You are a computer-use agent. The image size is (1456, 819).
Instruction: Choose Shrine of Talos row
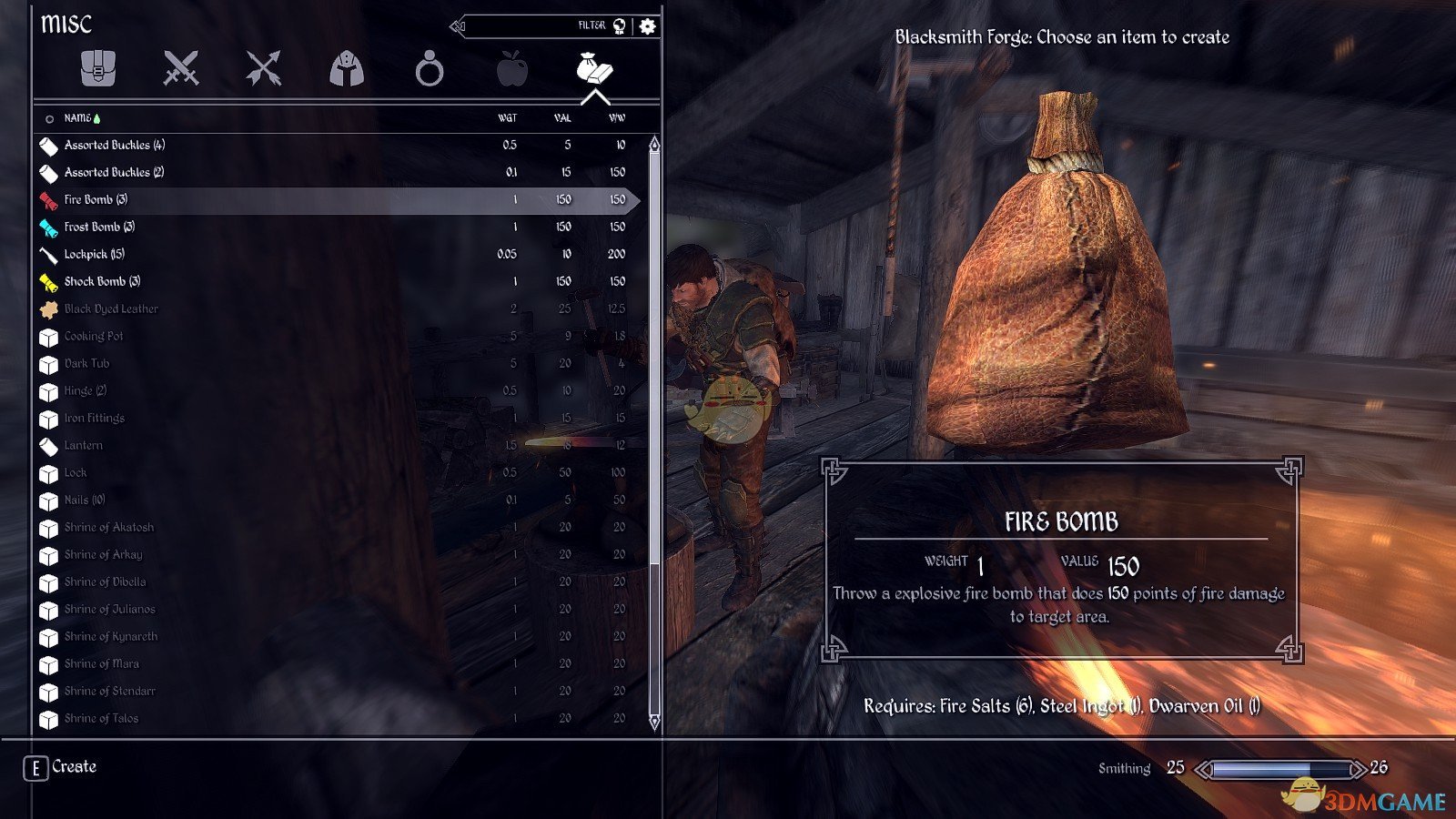101,718
